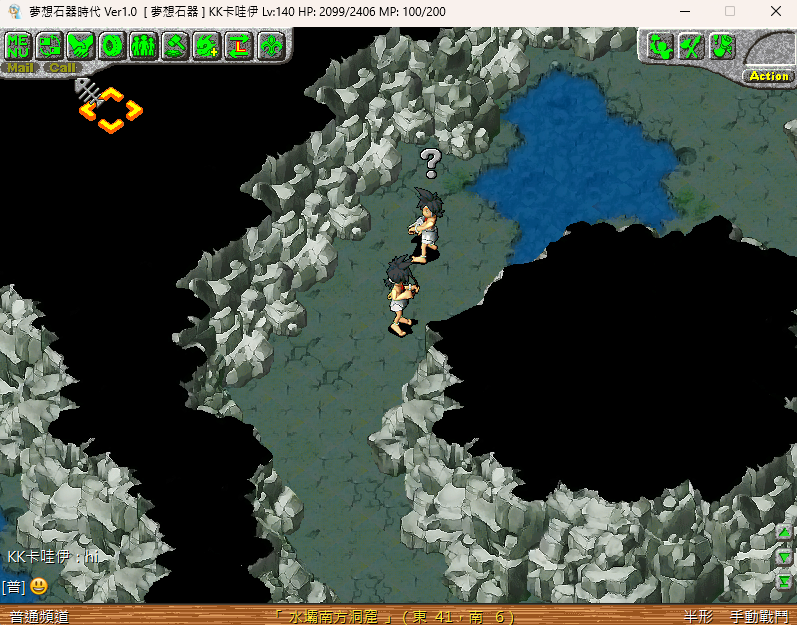The image size is (797, 625).
Task: Select the dragon pet icon
Action: point(207,45)
